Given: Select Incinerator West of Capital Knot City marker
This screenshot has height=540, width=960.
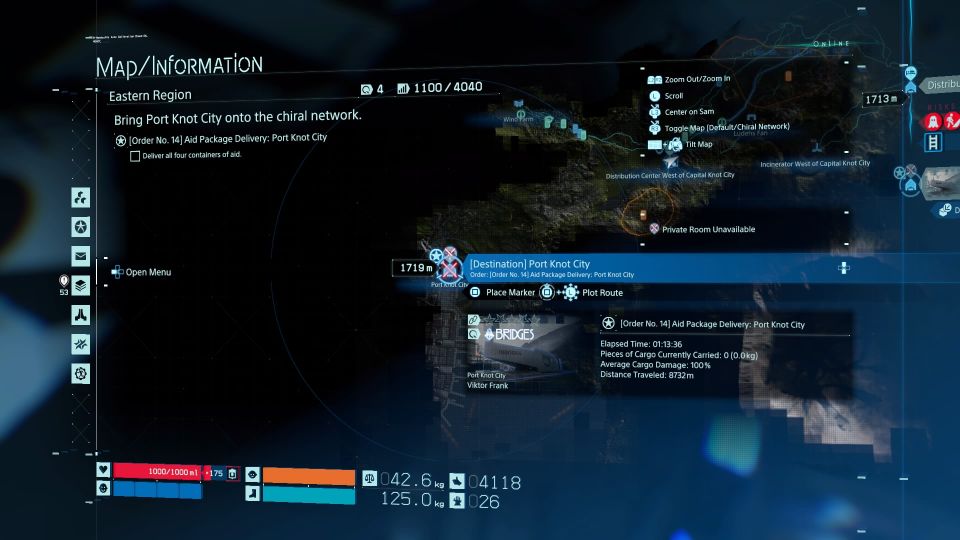Looking at the screenshot, I should click(815, 163).
